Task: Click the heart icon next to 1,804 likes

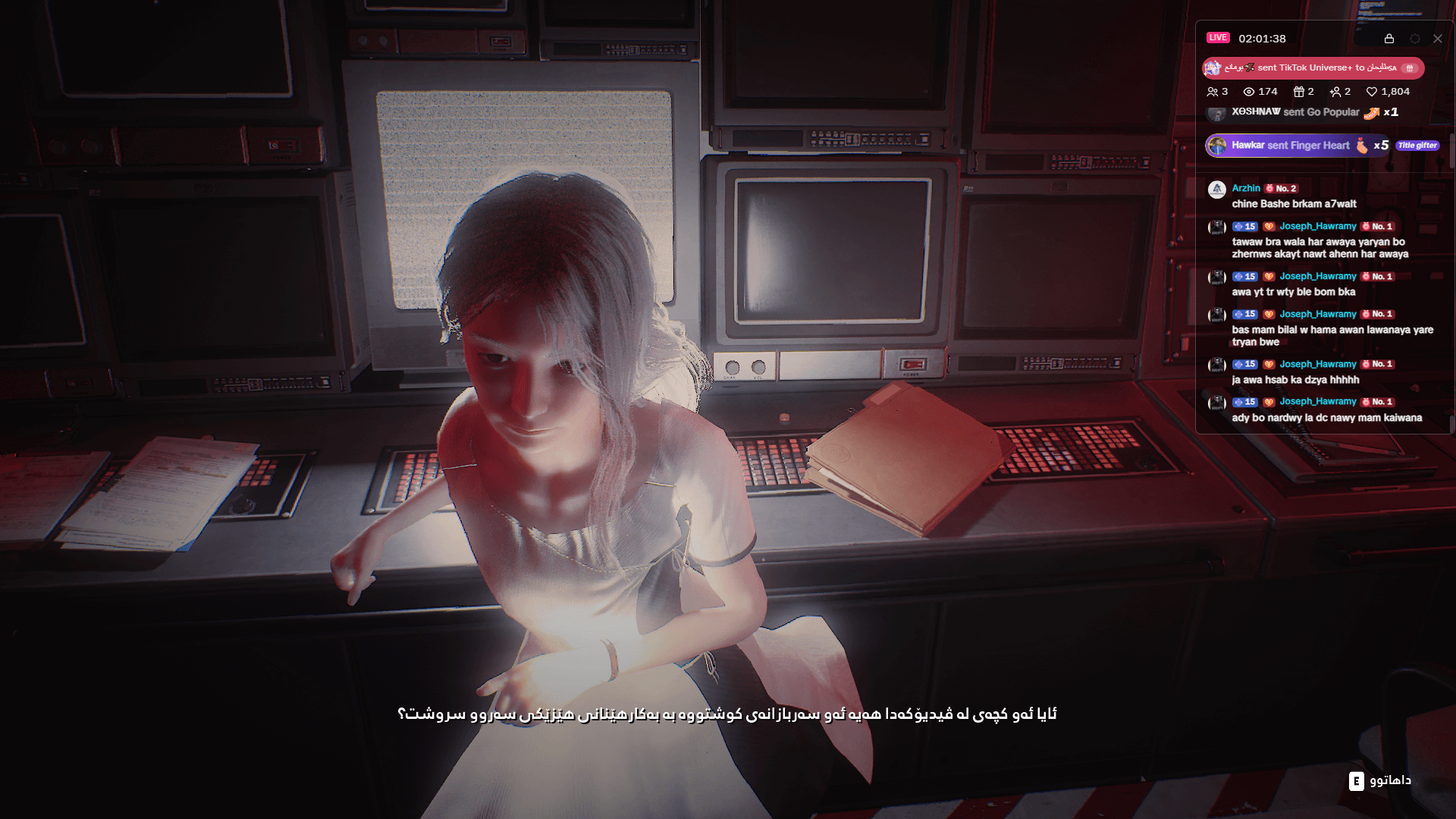Action: pyautogui.click(x=1373, y=92)
